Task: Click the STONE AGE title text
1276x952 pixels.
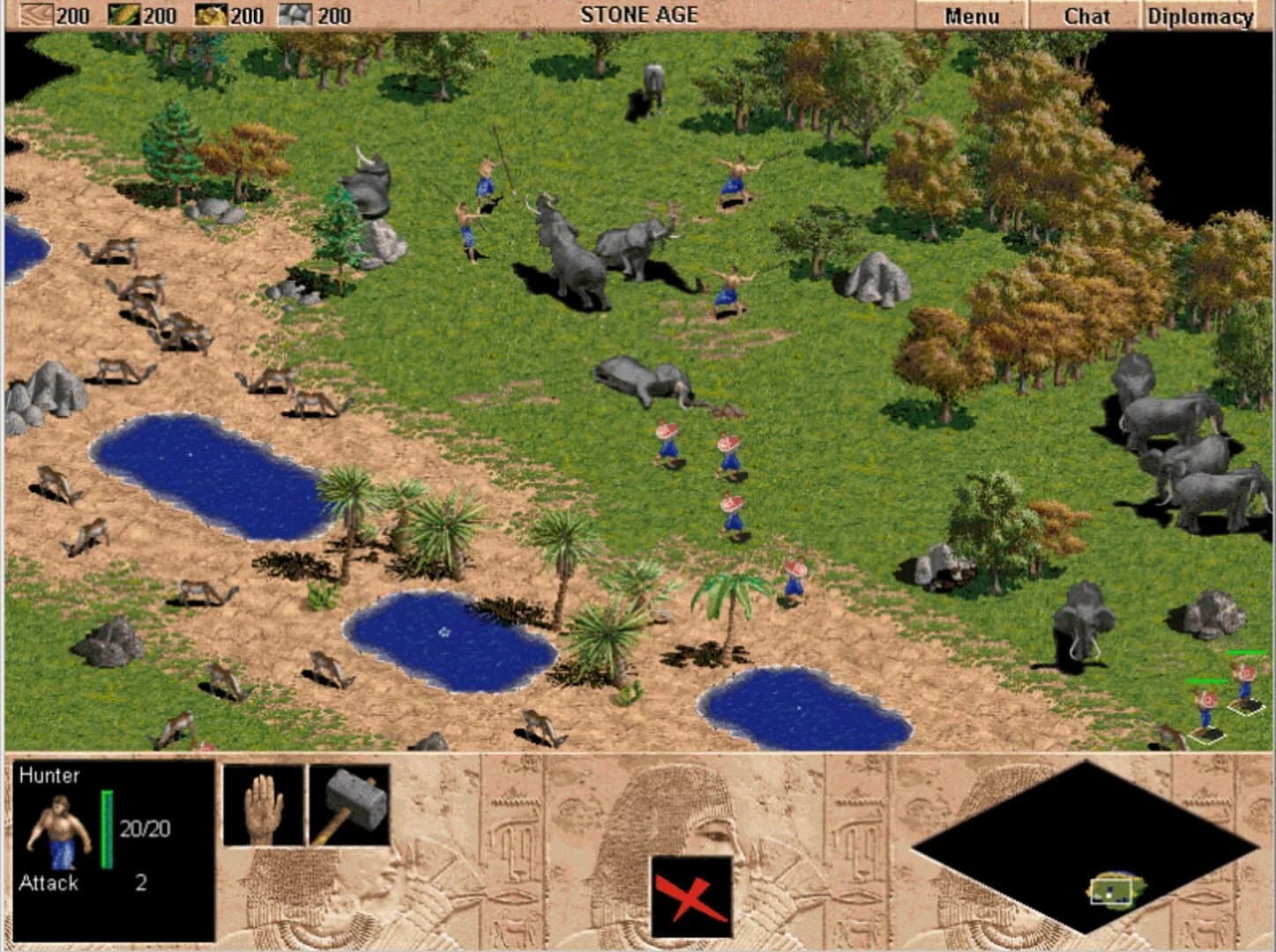Action: [639, 13]
